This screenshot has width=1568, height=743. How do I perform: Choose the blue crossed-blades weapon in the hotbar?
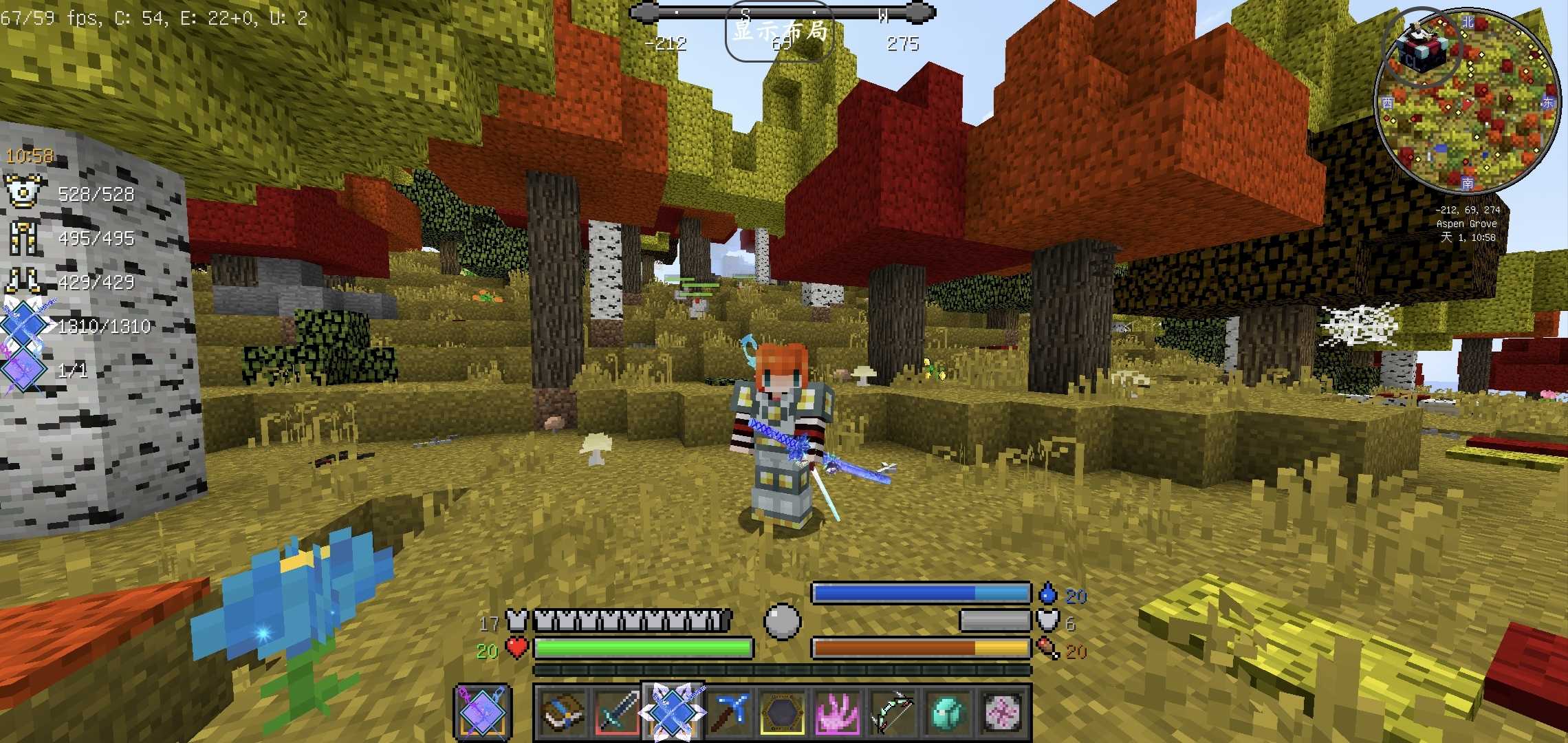pyautogui.click(x=672, y=712)
